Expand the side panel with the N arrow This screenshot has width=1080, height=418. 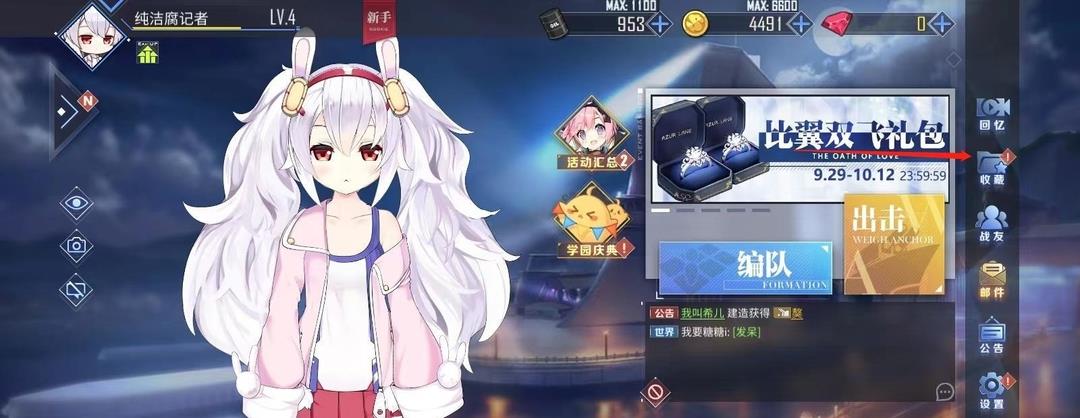click(x=72, y=114)
